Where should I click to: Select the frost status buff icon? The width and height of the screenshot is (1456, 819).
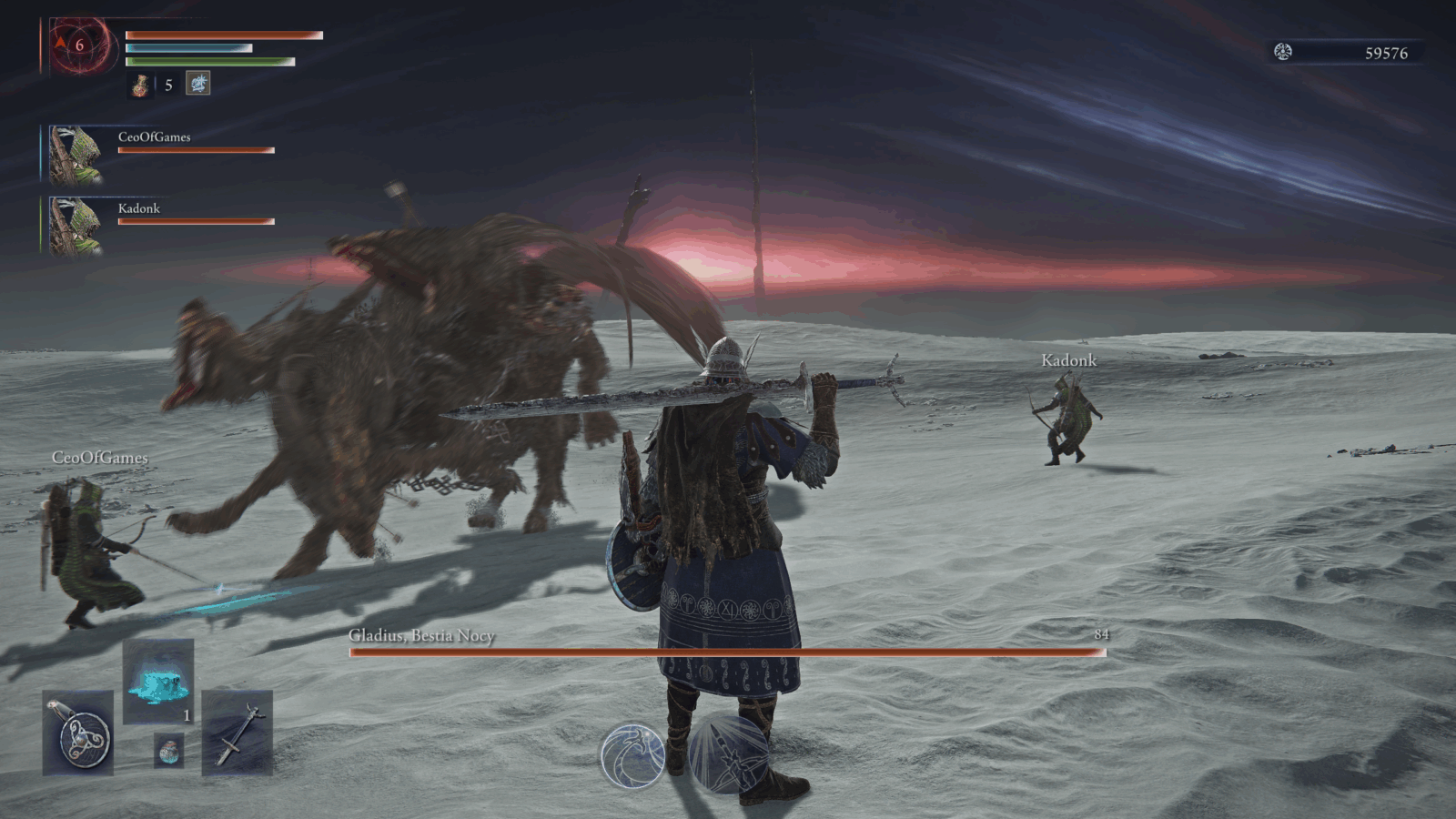click(x=198, y=84)
